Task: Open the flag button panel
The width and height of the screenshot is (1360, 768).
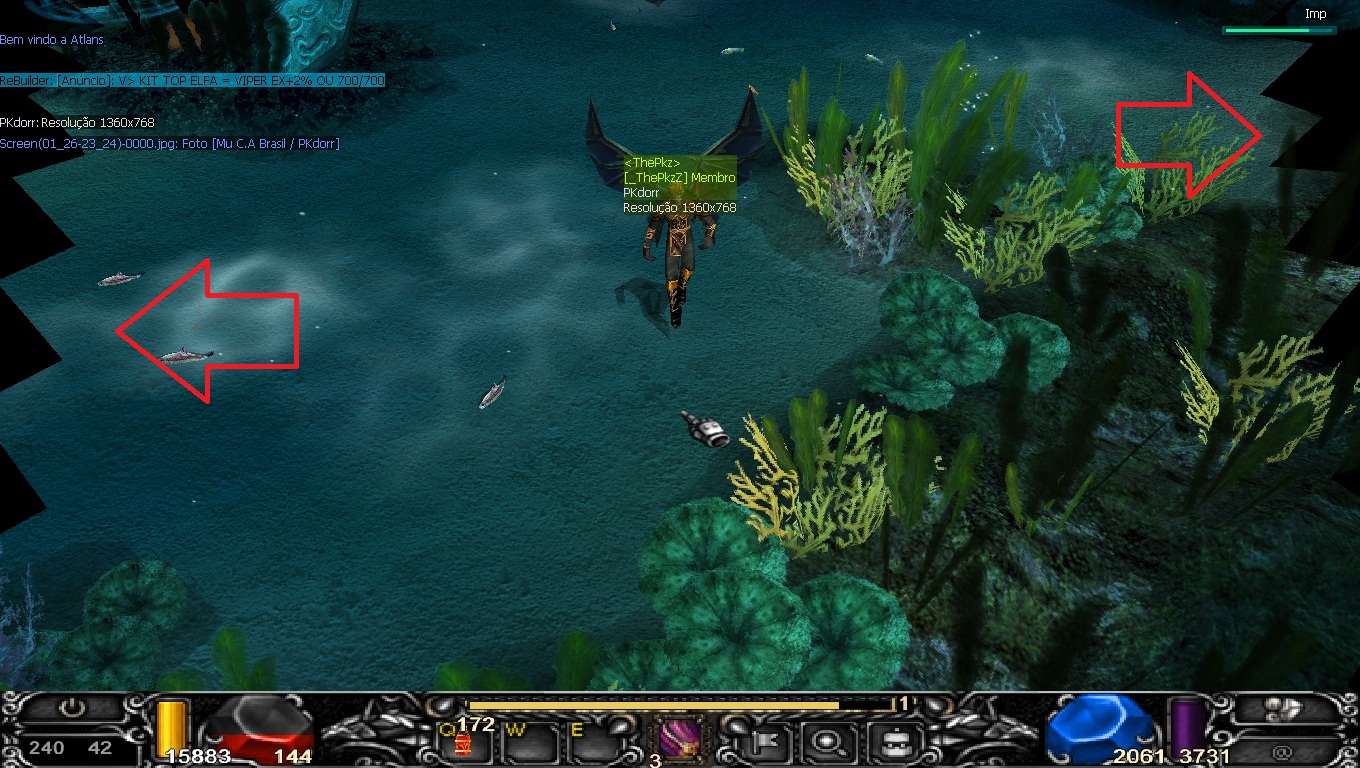Action: 770,742
